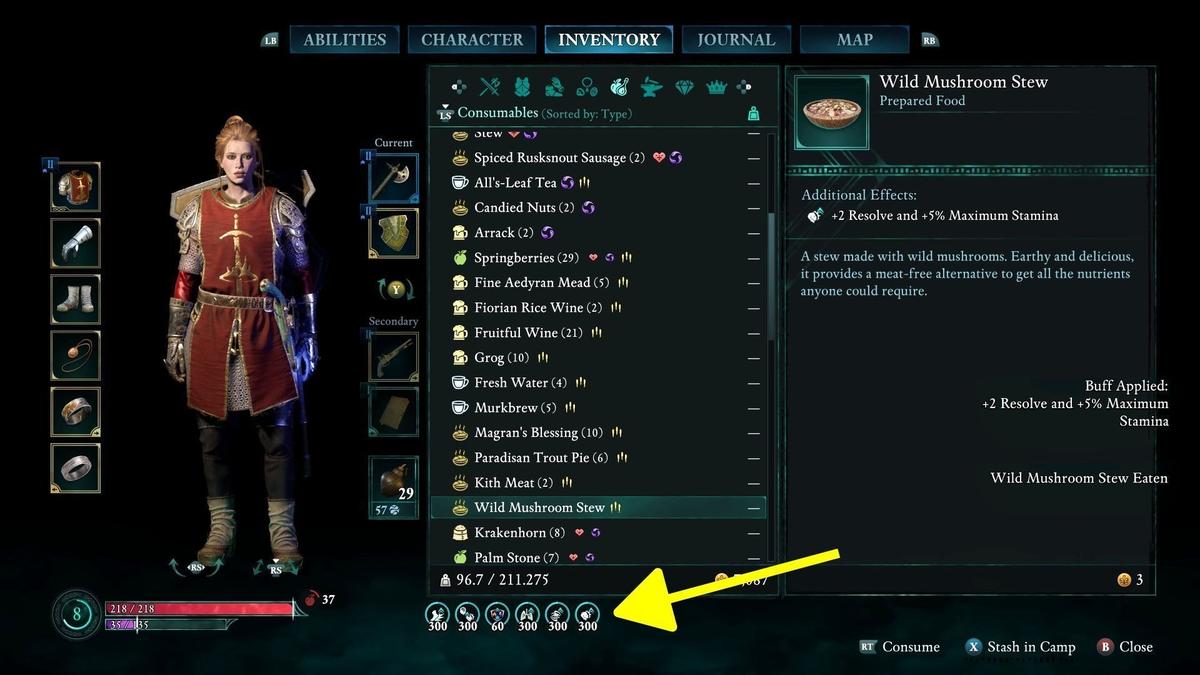Select Spiced Rusksnout Sausage
1200x675 pixels.
(x=552, y=158)
